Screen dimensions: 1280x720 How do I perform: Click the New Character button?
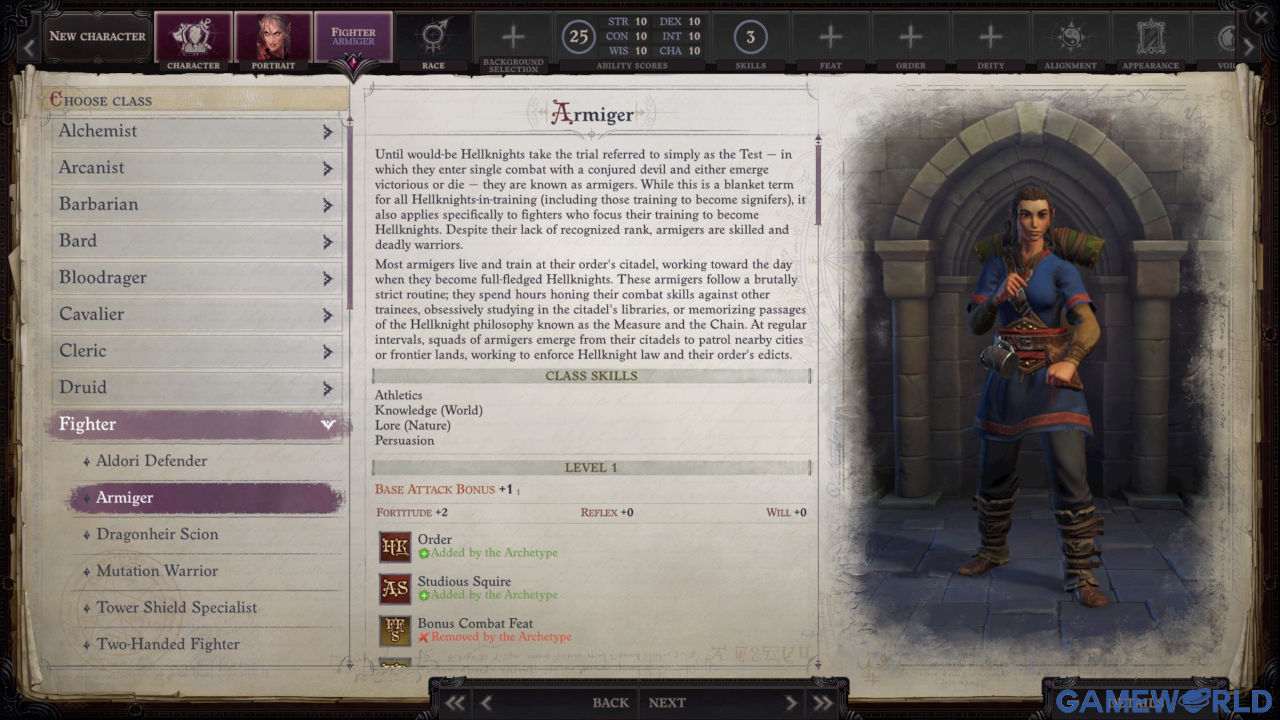point(96,35)
